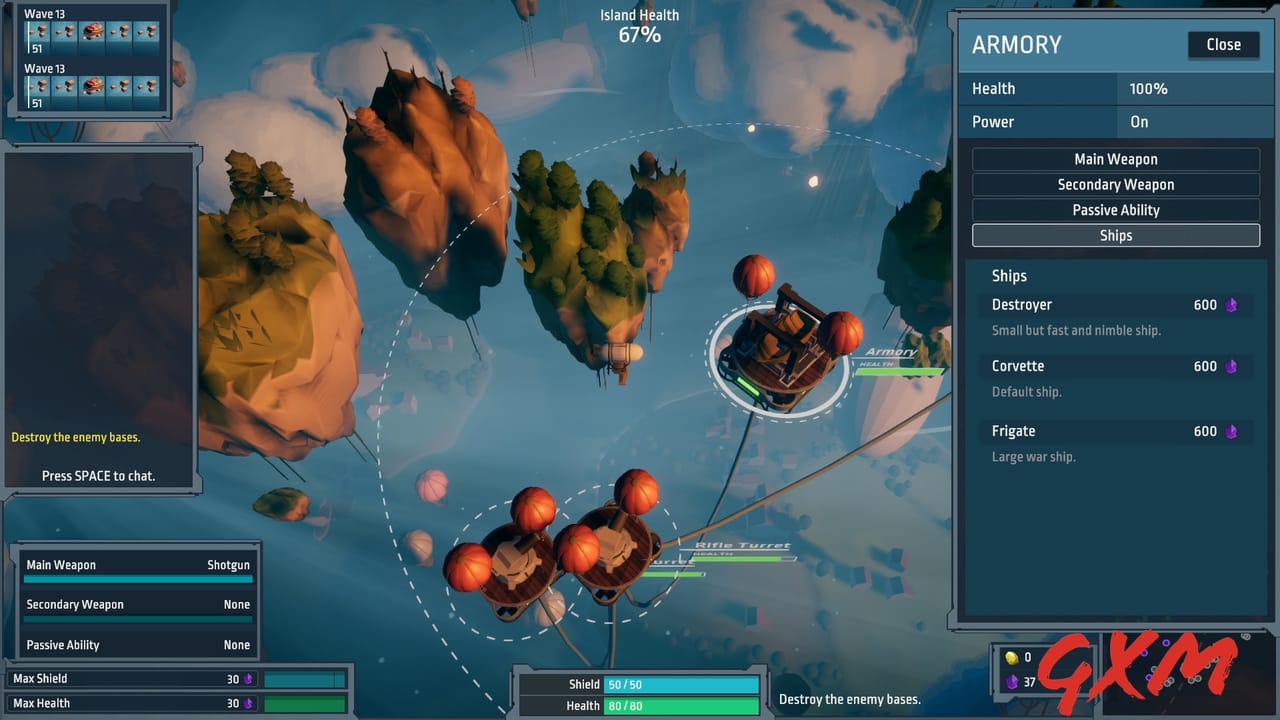Click the Health 100% row in Armory
This screenshot has height=720, width=1280.
(1116, 89)
